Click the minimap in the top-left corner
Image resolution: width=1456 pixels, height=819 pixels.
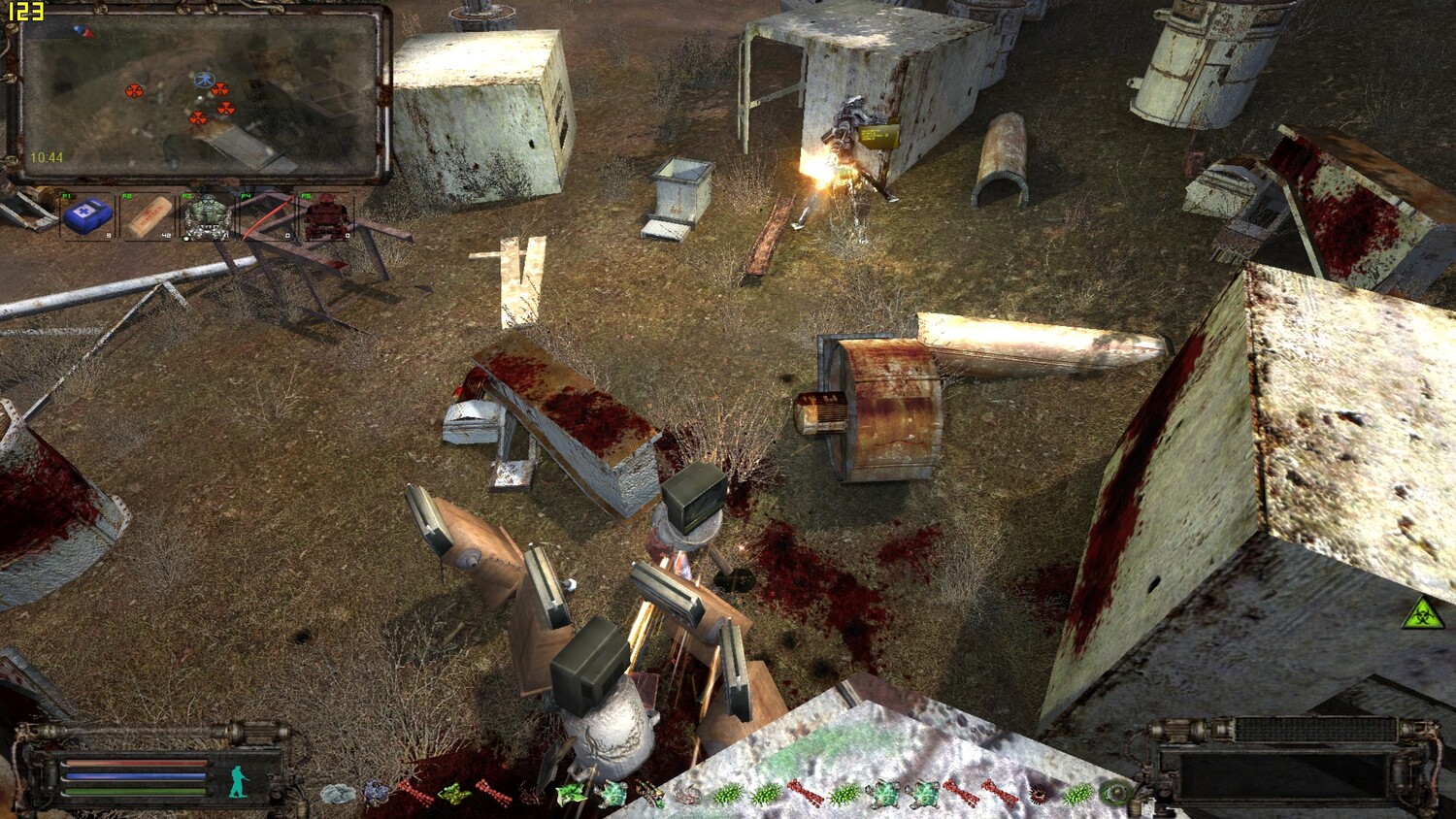(199, 94)
